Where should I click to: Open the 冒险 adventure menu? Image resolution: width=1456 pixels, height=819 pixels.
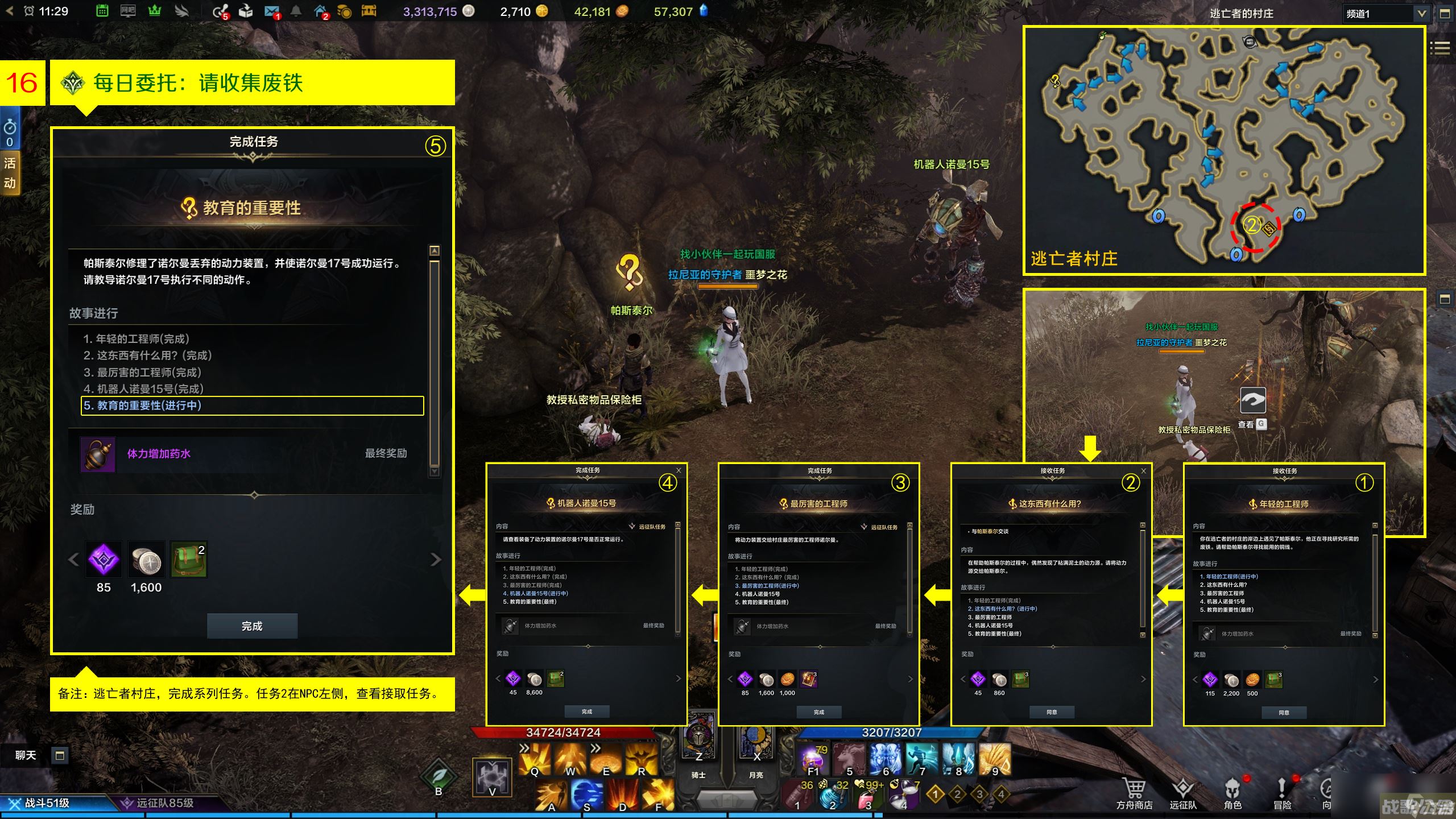coord(1282,793)
